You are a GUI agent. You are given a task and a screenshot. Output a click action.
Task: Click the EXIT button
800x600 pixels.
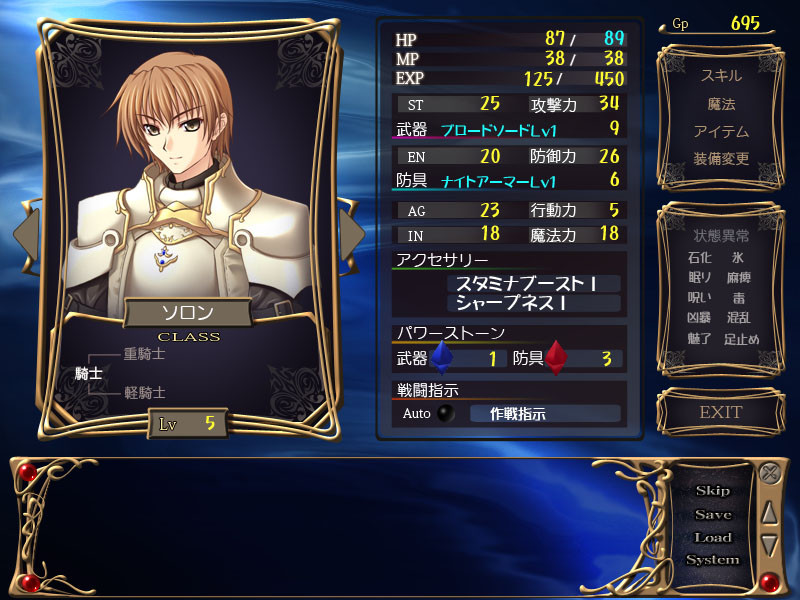(x=721, y=412)
